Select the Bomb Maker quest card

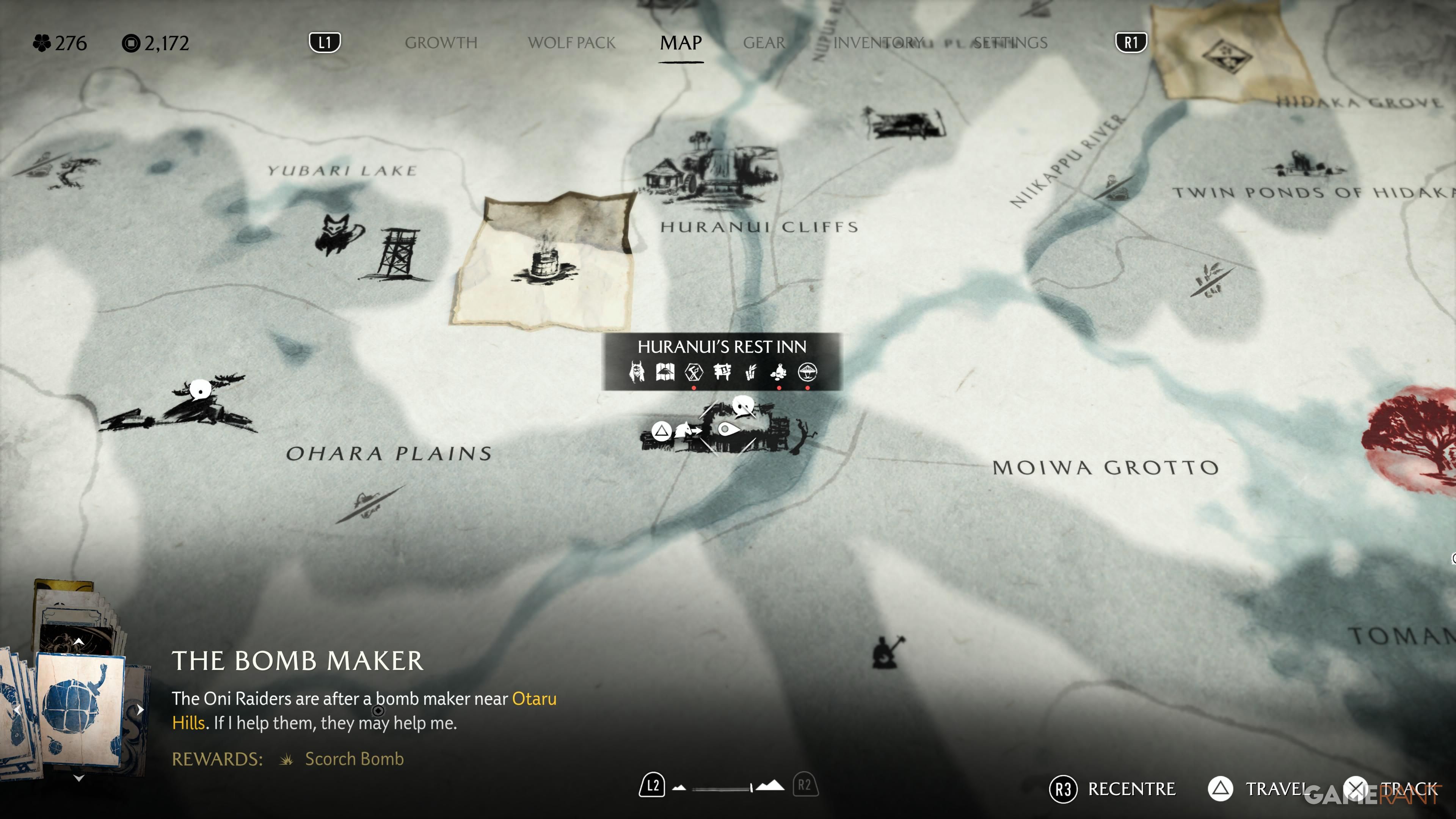coord(80,709)
